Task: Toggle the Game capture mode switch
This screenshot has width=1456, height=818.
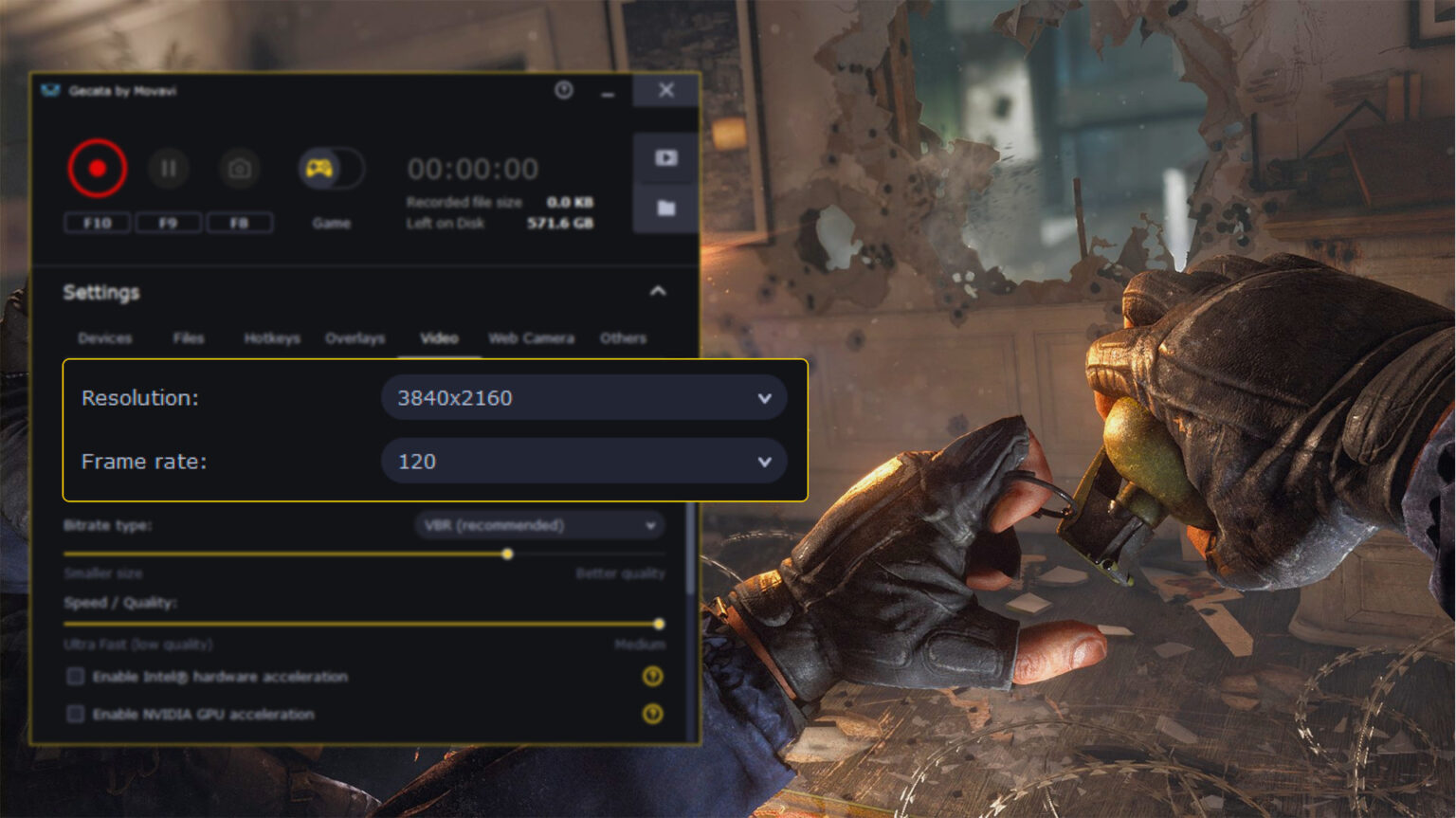Action: [x=331, y=168]
